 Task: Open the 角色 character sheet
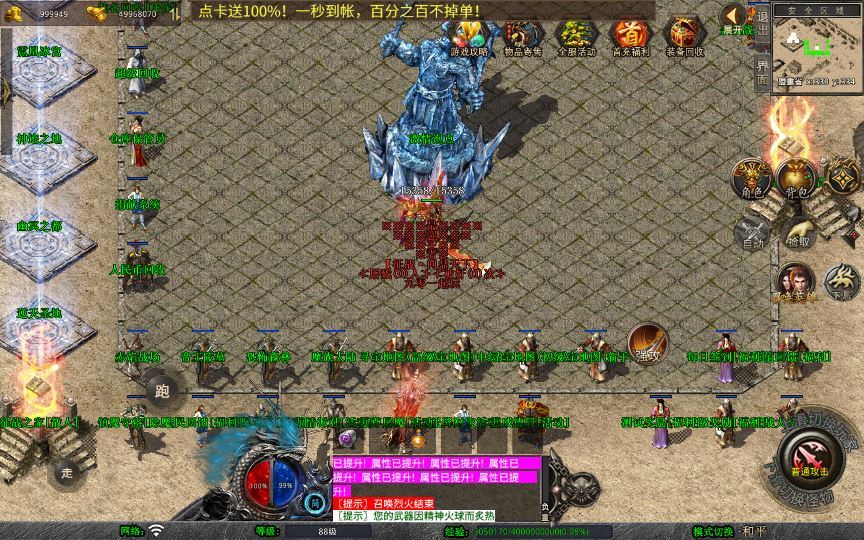[x=752, y=179]
